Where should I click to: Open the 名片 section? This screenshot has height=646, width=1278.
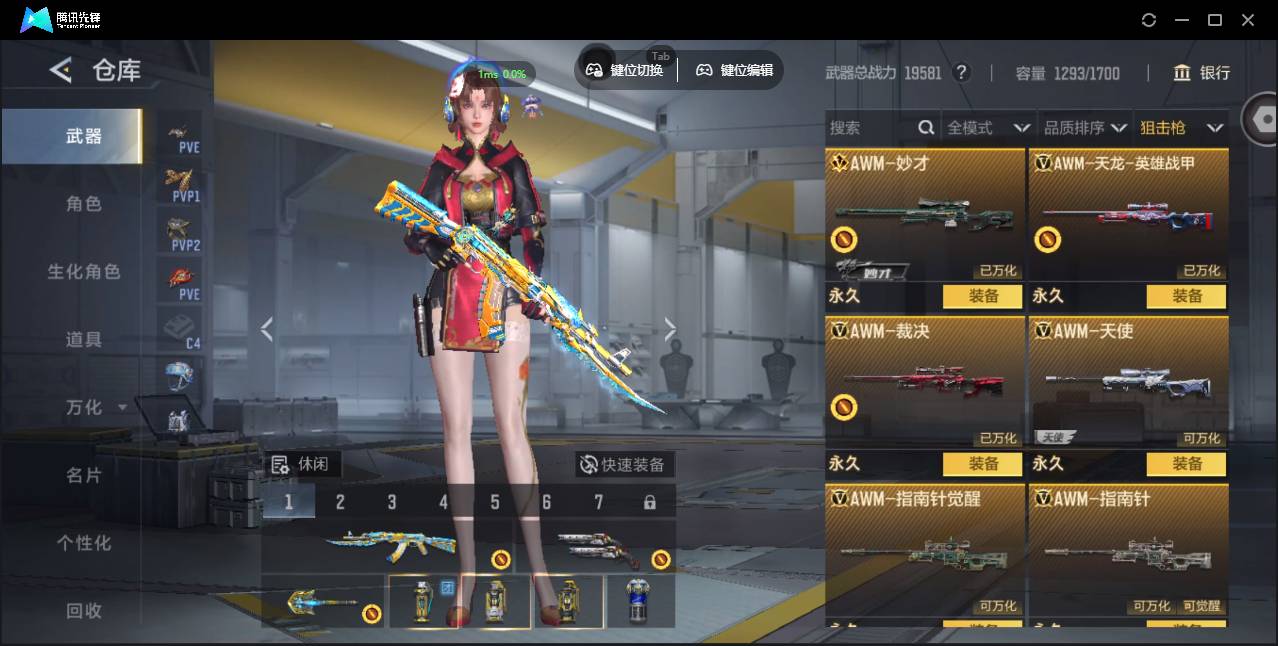(x=84, y=476)
